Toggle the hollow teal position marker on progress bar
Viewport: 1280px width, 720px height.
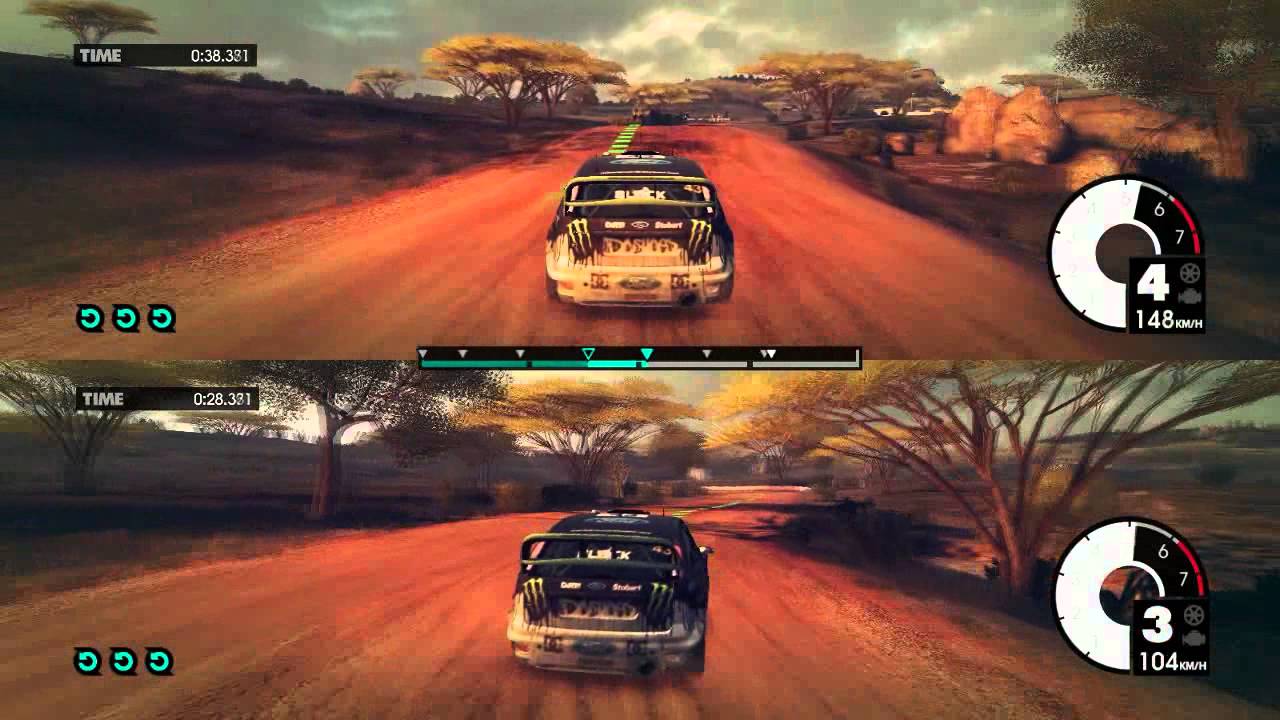coord(588,352)
